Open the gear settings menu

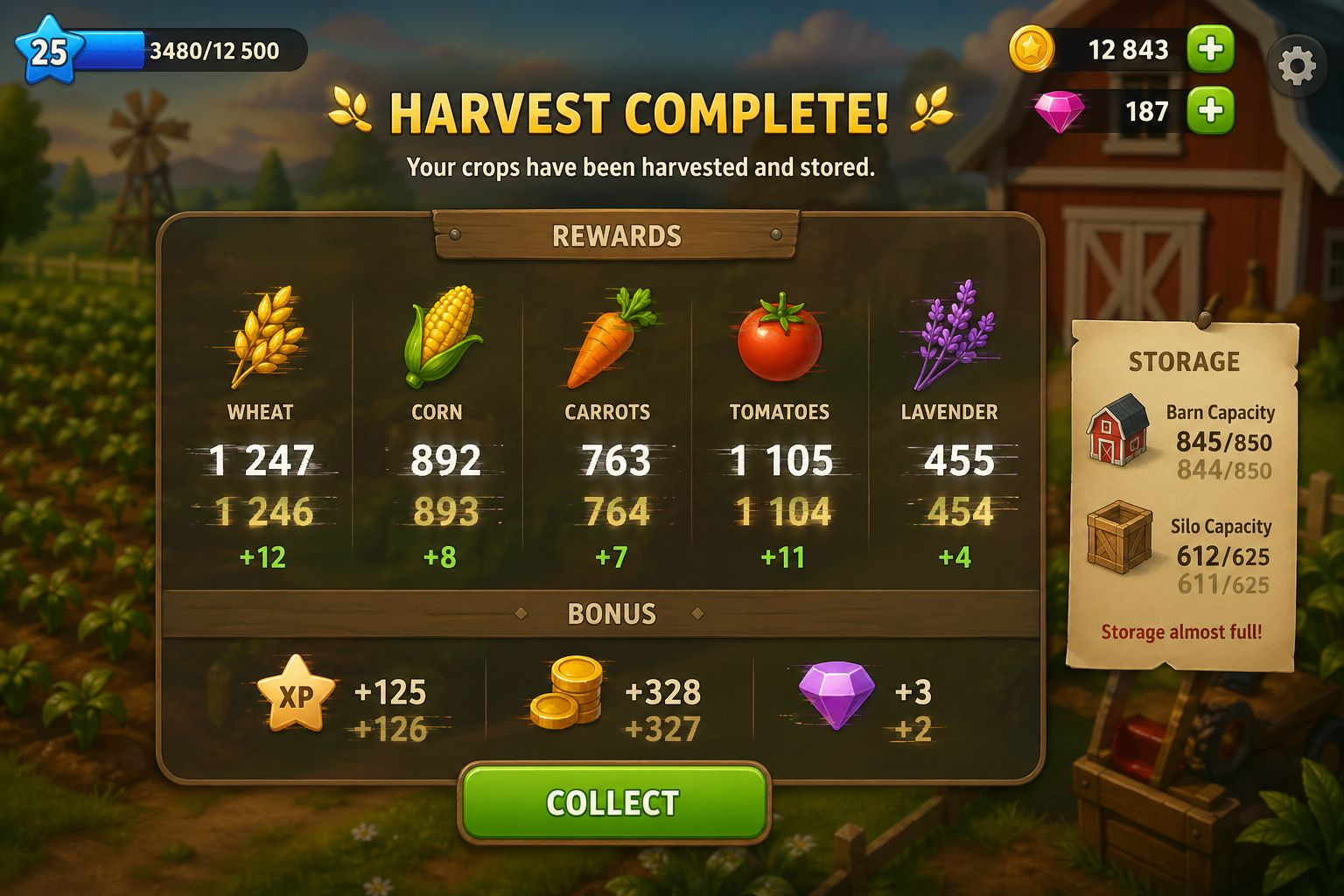click(x=1296, y=66)
